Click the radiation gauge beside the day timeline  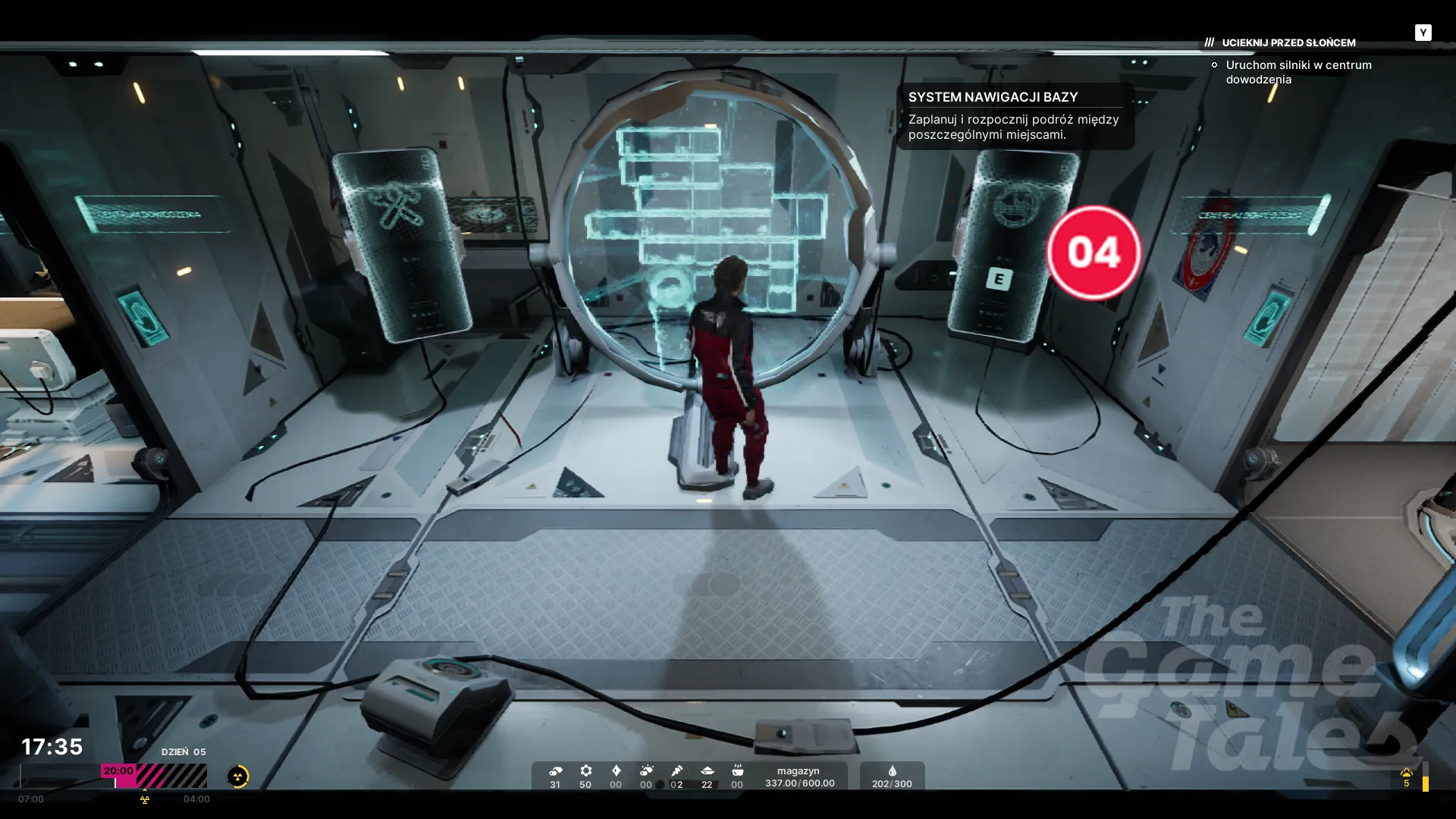point(237,776)
